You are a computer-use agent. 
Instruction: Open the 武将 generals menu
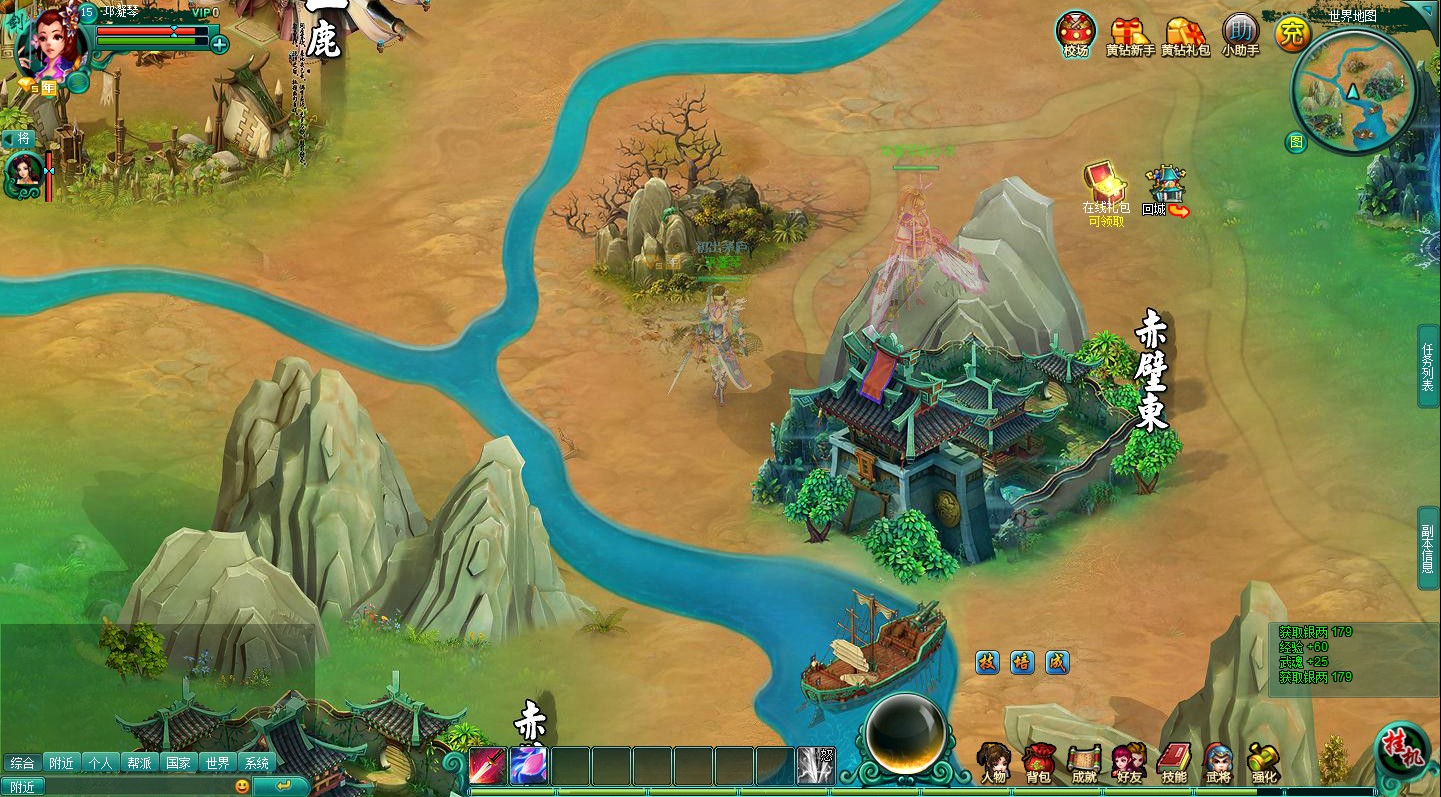click(1218, 762)
